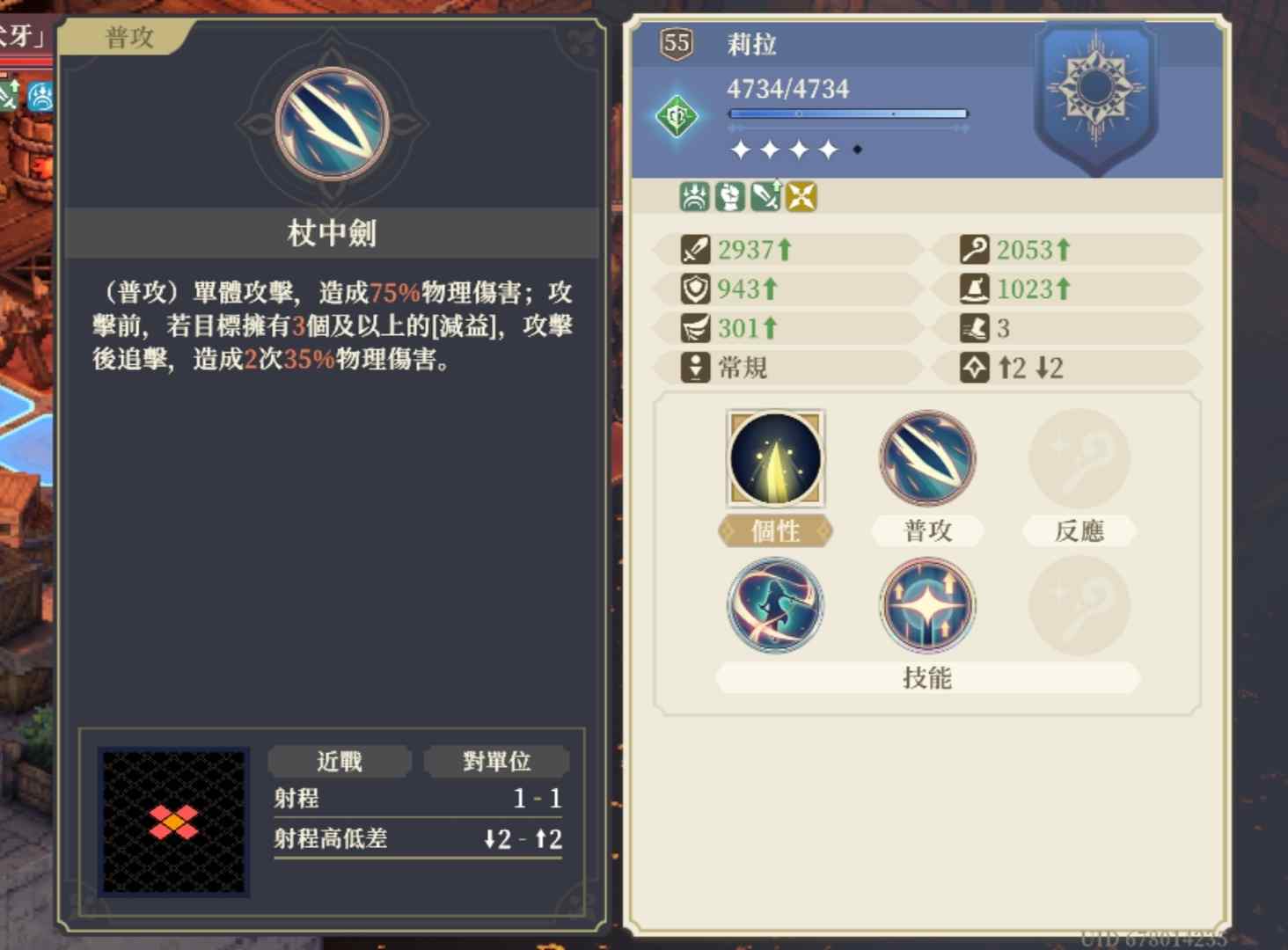Click the shield defense stat icon
Screen dimensions: 1288x950
[x=692, y=289]
